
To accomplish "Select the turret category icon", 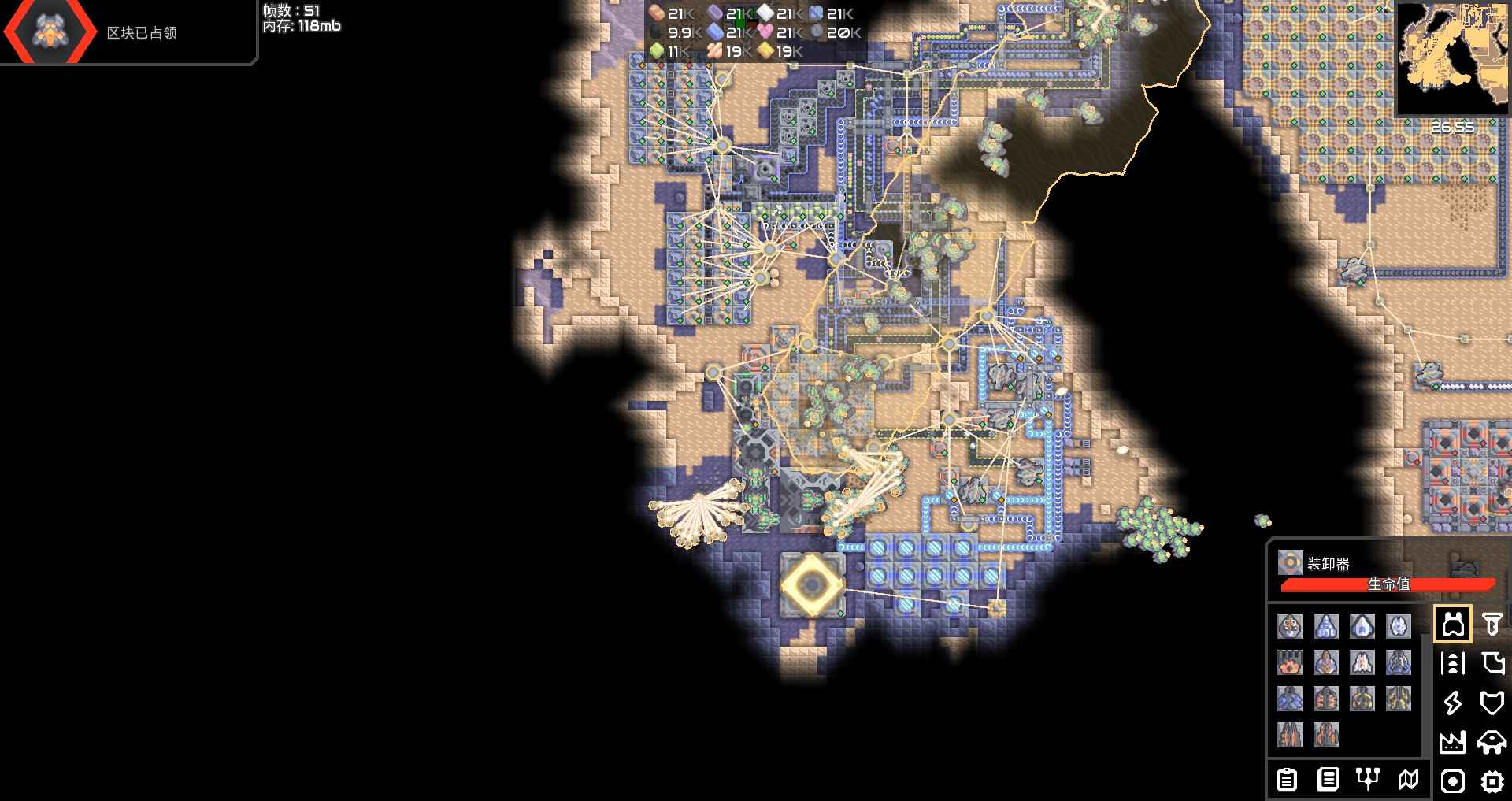I will pyautogui.click(x=1453, y=625).
